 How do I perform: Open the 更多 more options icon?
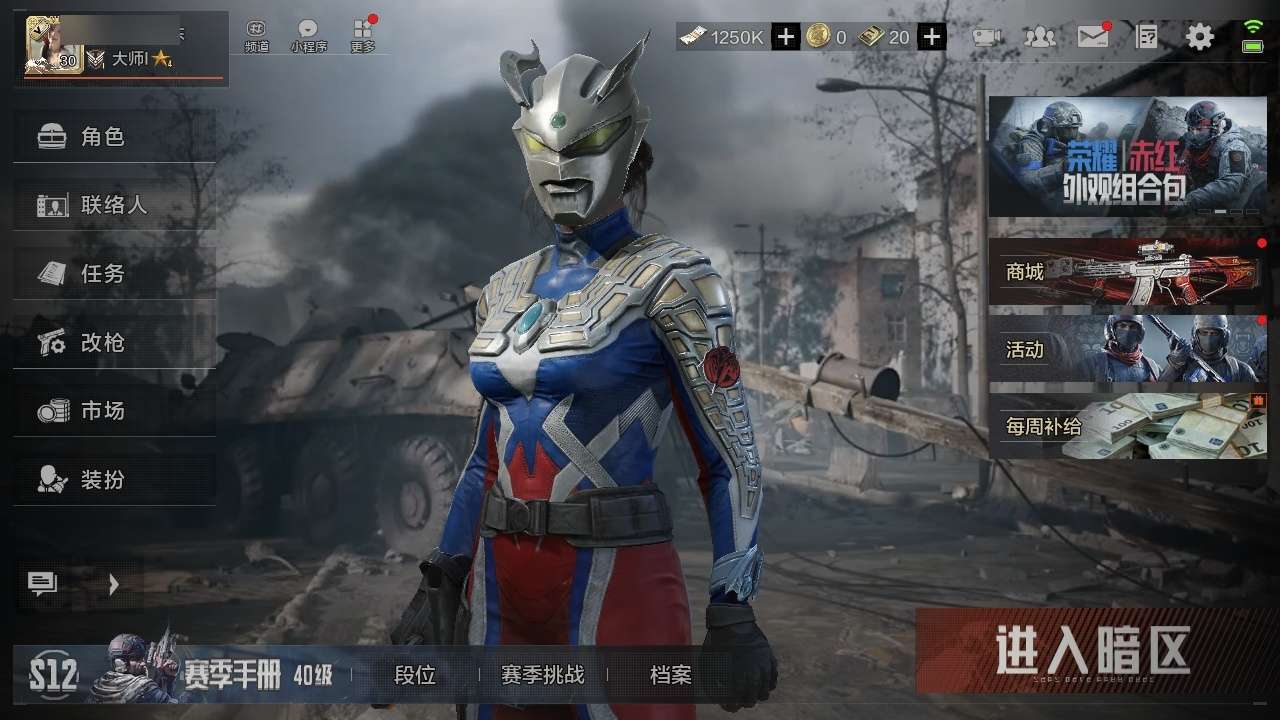tap(363, 35)
